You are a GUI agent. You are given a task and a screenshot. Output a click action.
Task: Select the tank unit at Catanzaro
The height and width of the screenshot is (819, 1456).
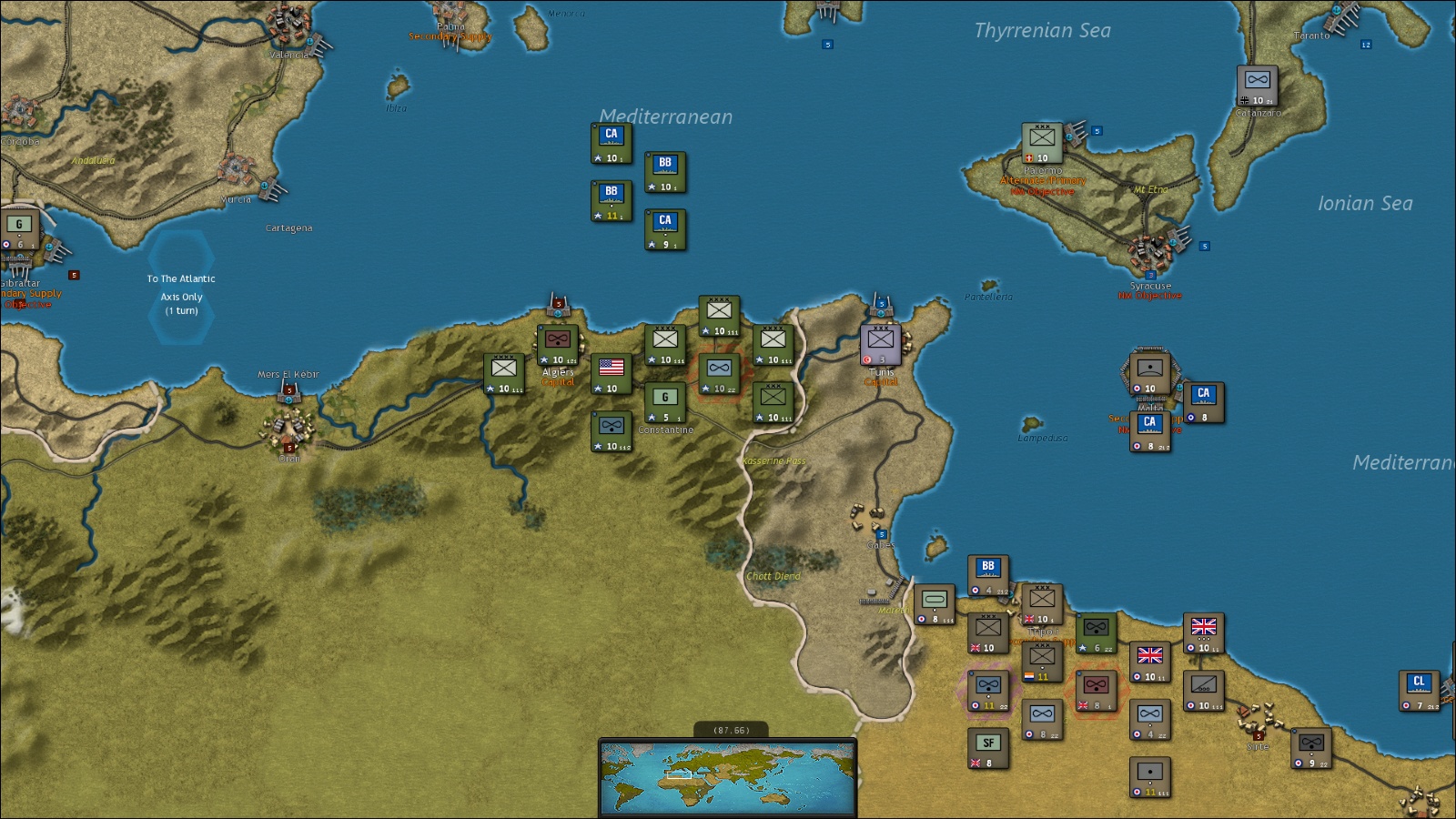coord(1257,86)
